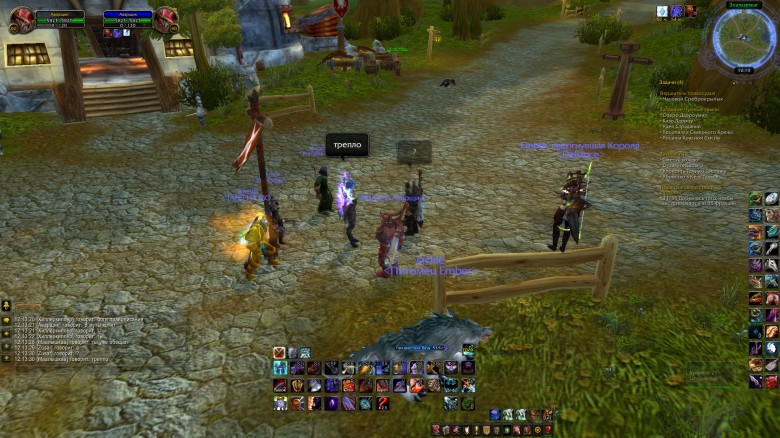The height and width of the screenshot is (438, 780).
Task: Open the main backpack bag slot
Action: click(547, 414)
